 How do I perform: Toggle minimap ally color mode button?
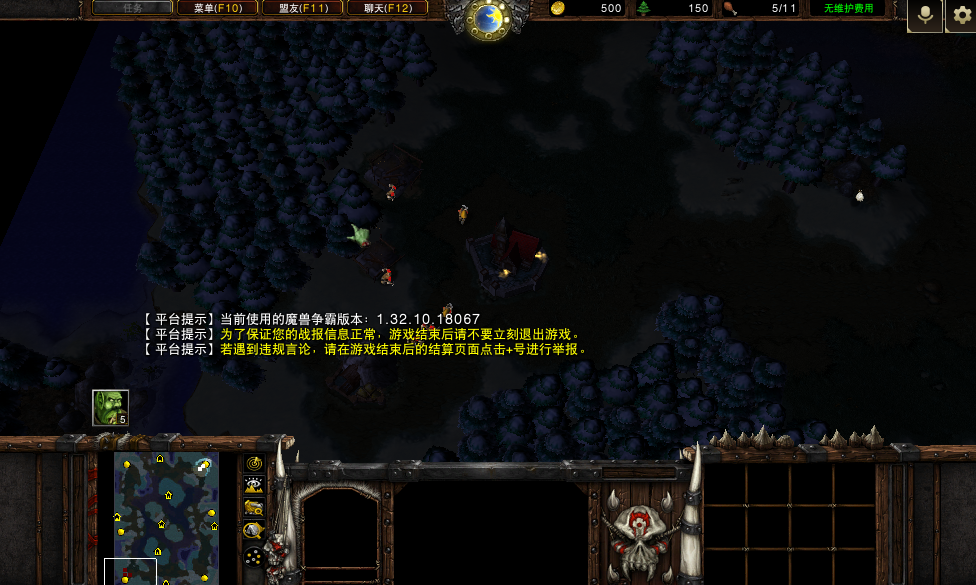tap(254, 508)
